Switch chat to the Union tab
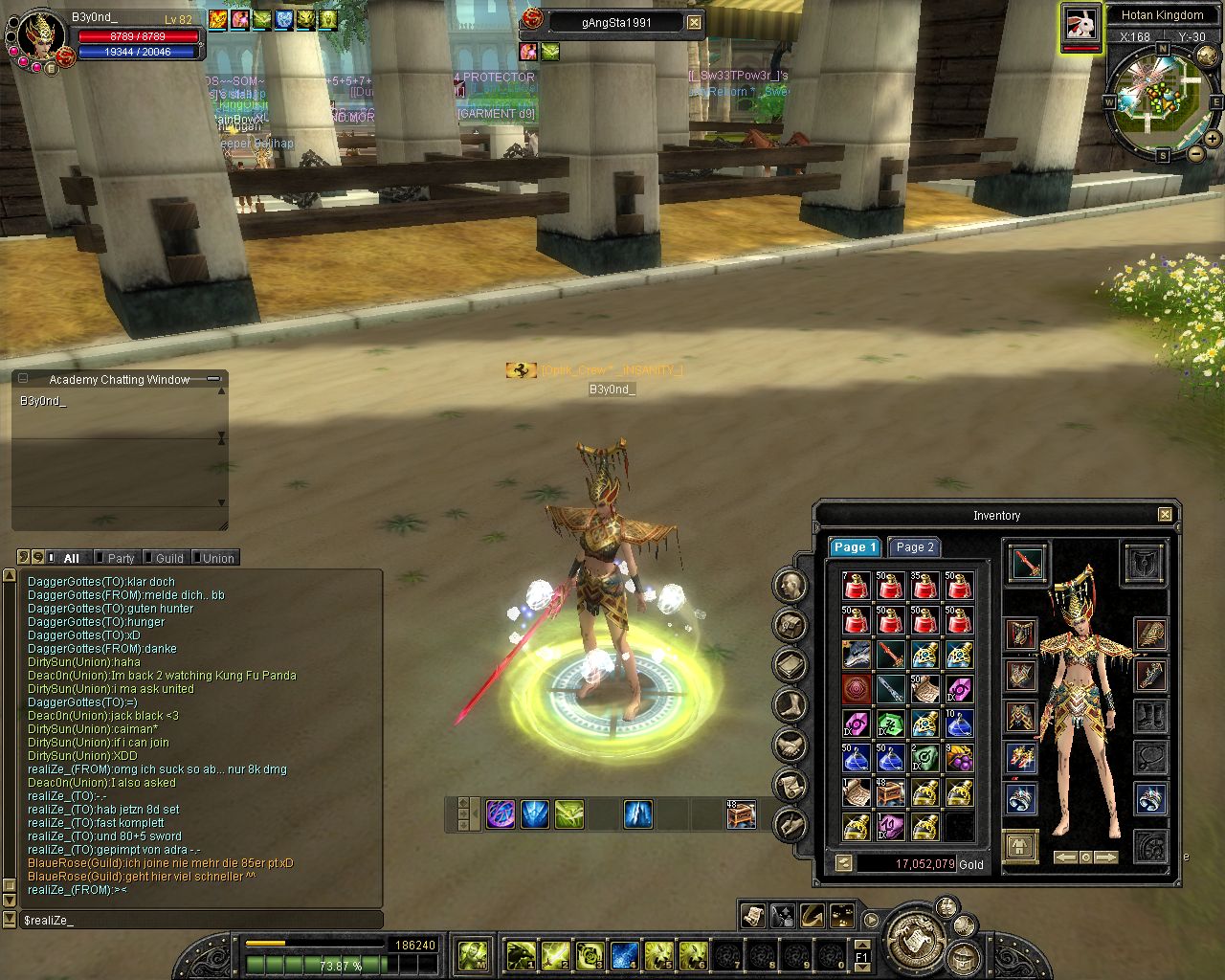Image resolution: width=1225 pixels, height=980 pixels. click(x=218, y=558)
